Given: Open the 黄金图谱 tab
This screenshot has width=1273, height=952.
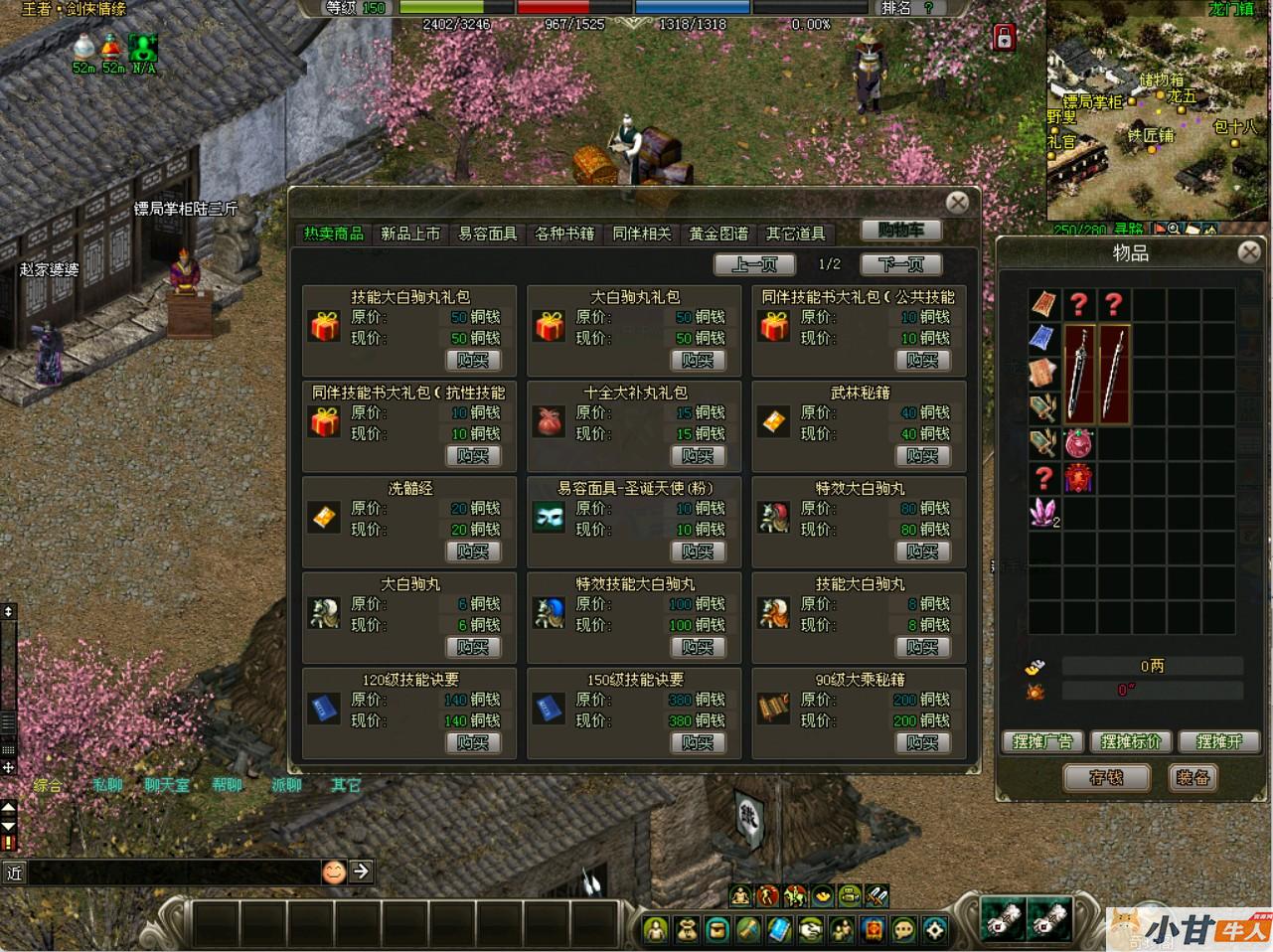Looking at the screenshot, I should point(718,234).
